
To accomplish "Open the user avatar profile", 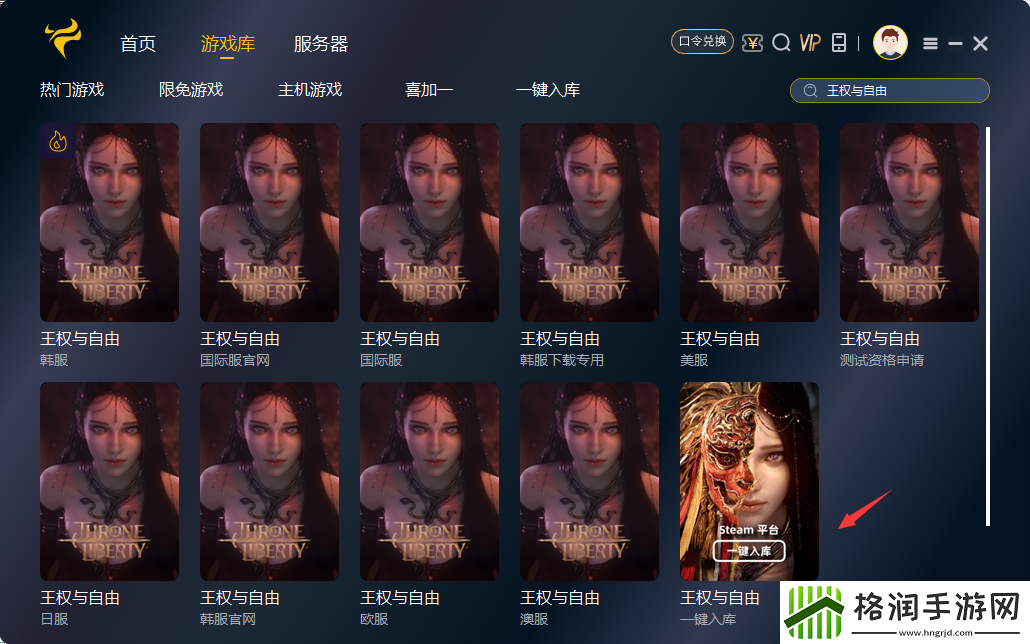I will (x=889, y=42).
